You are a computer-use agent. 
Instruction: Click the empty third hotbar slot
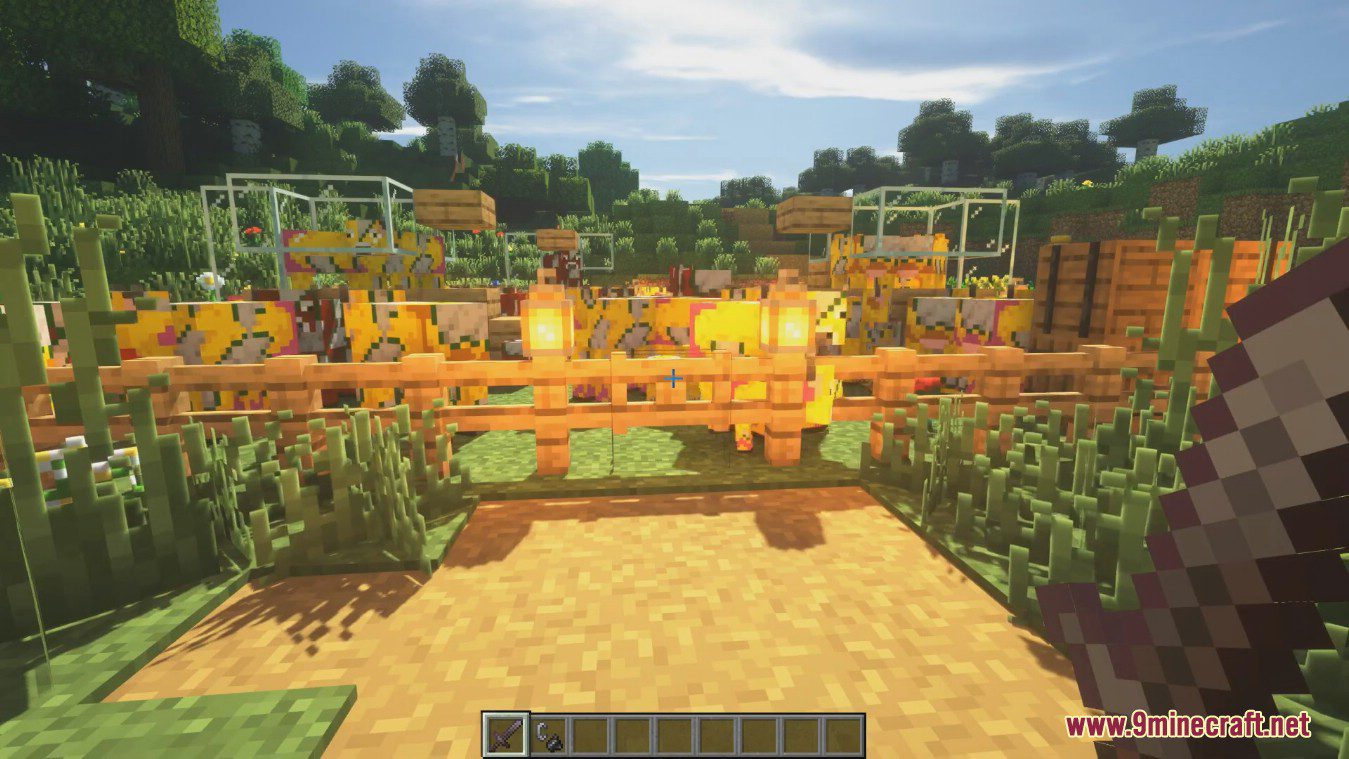[589, 739]
